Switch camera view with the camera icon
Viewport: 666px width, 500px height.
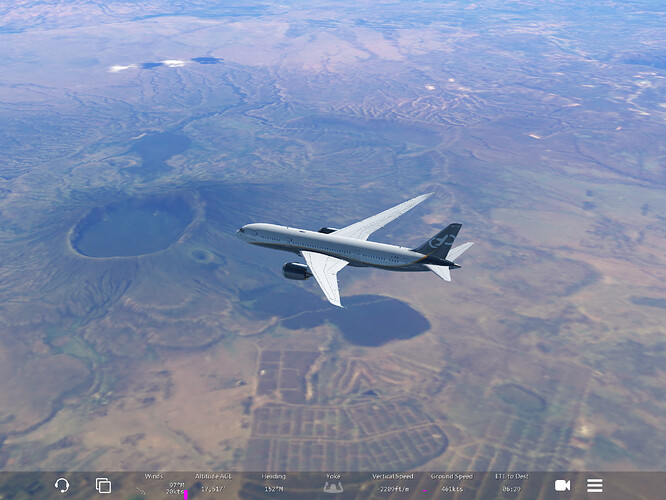(x=562, y=485)
